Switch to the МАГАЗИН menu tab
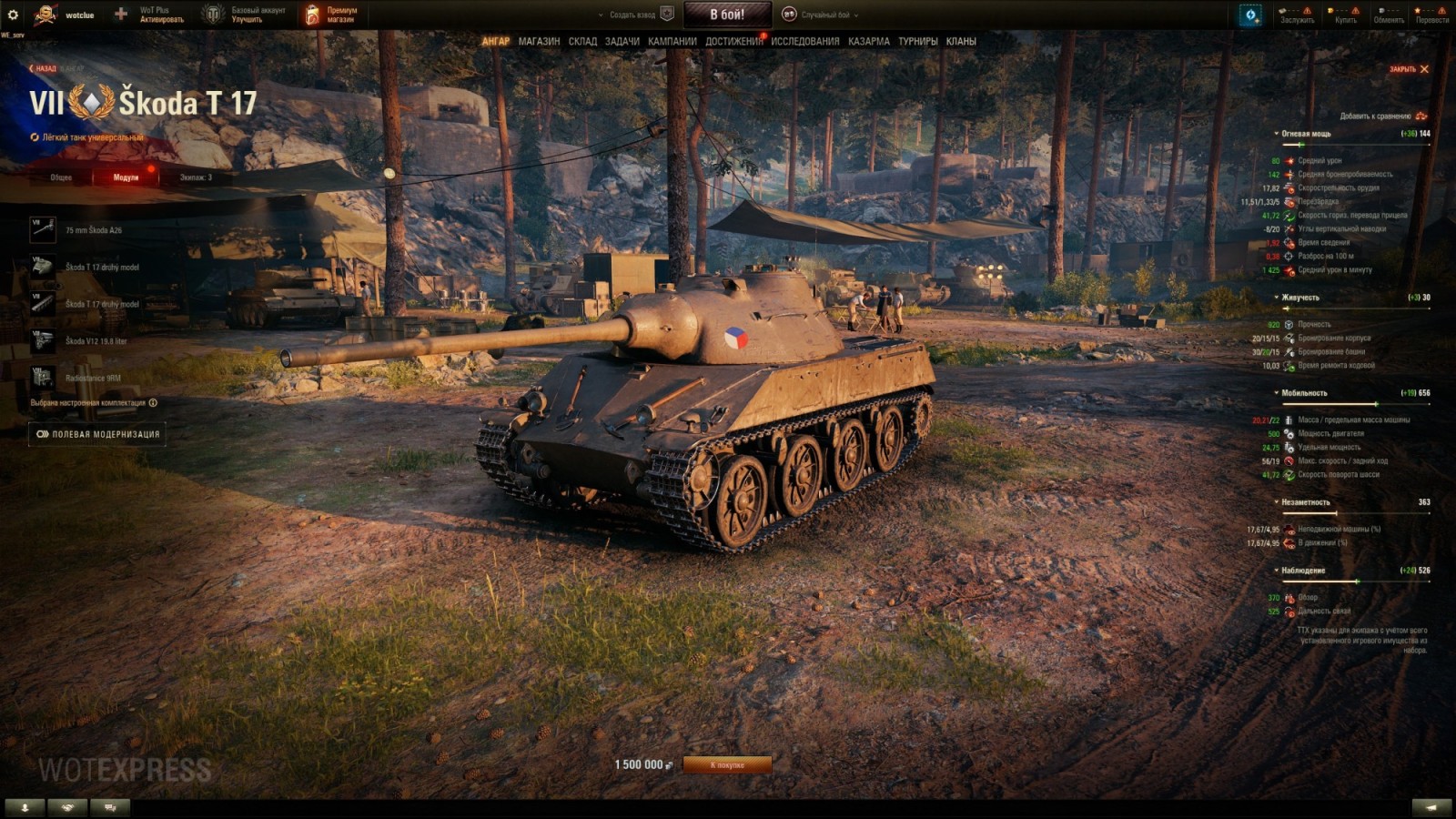1456x819 pixels. pos(537,41)
